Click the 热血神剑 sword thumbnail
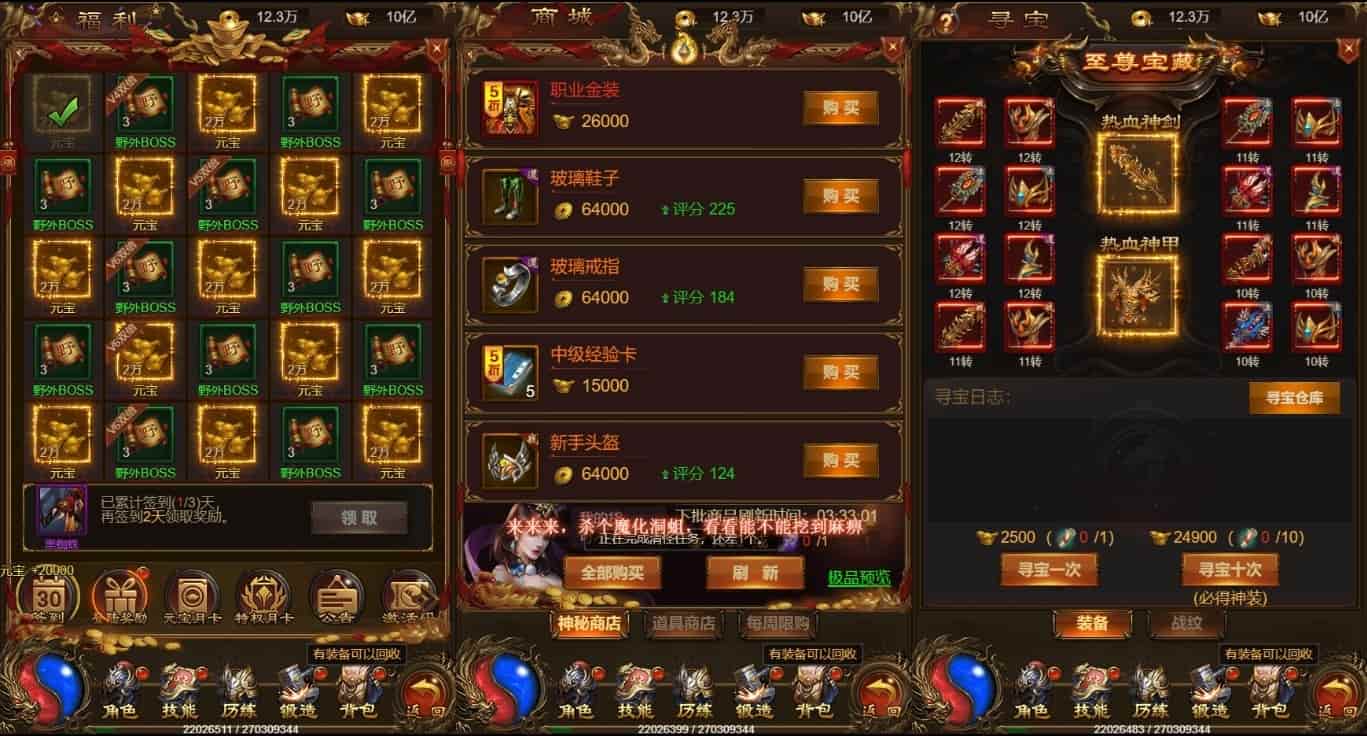The width and height of the screenshot is (1367, 736). point(1140,172)
